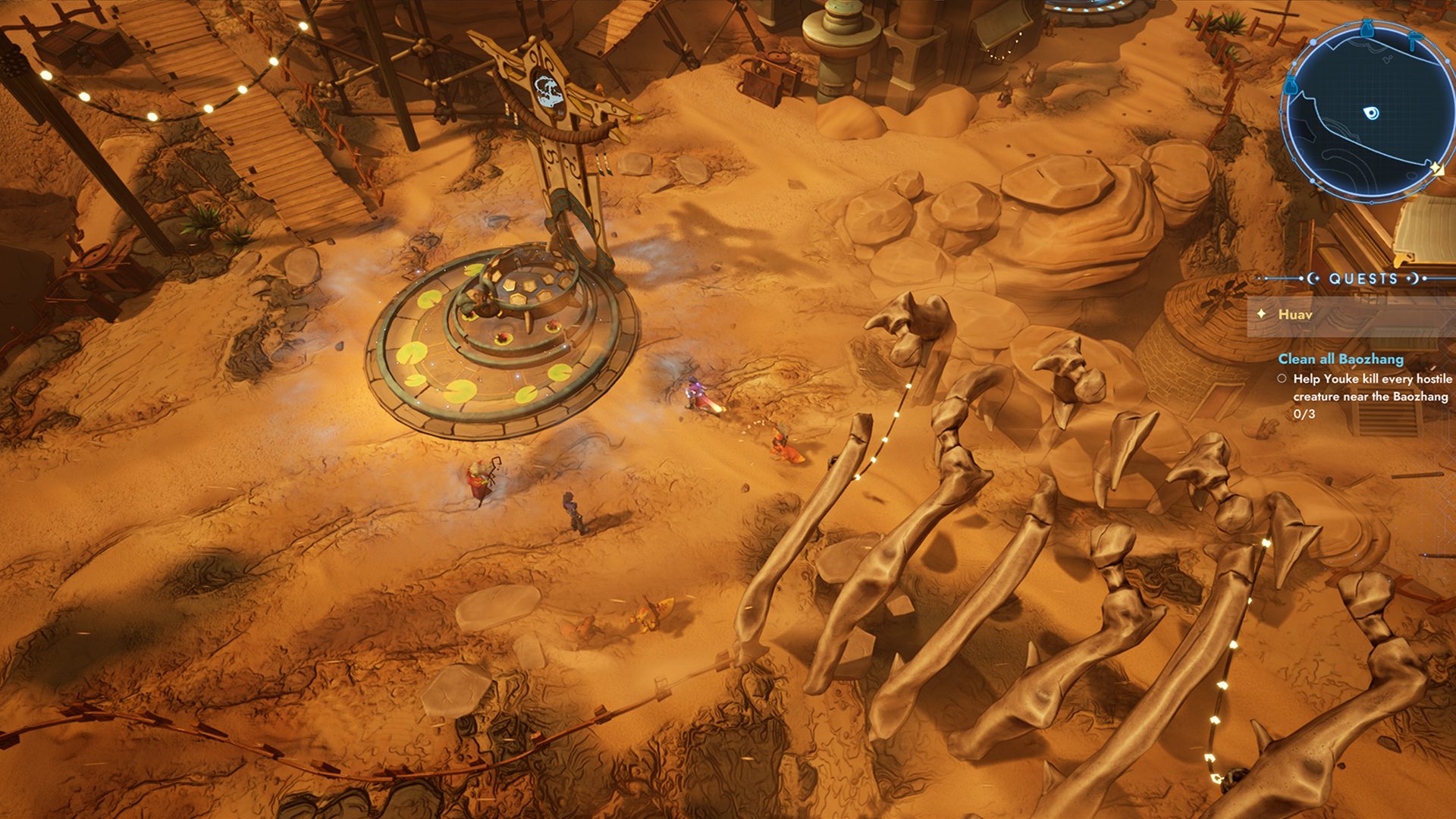1456x819 pixels.
Task: Click the bag marker atop the minimap
Action: point(1367,29)
